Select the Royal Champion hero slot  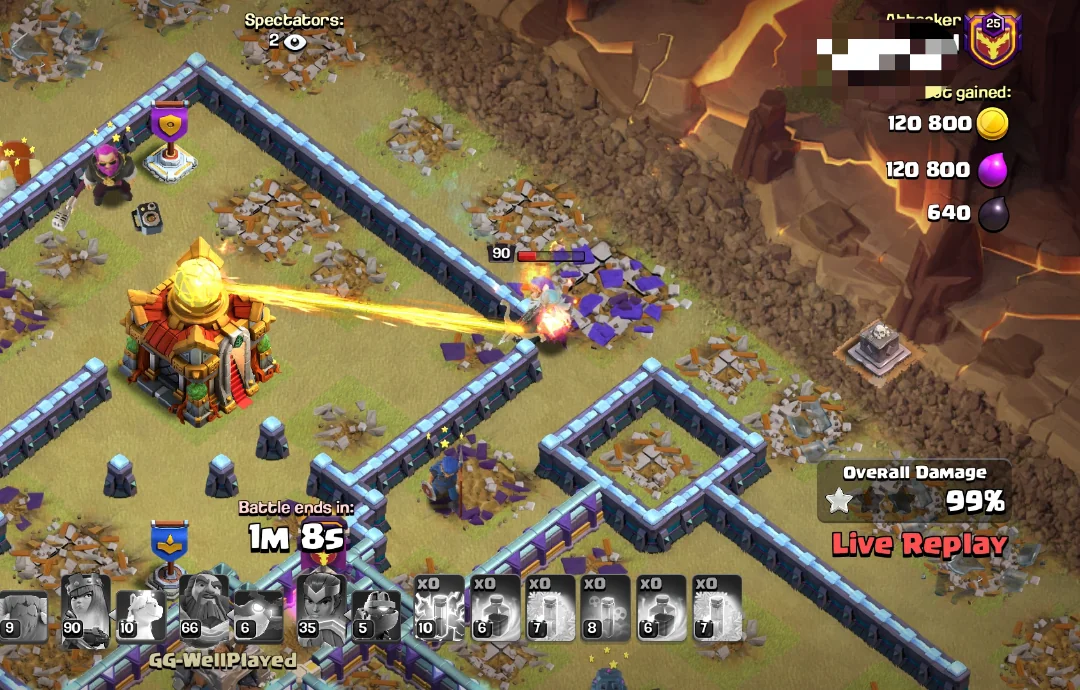pyautogui.click(x=322, y=607)
